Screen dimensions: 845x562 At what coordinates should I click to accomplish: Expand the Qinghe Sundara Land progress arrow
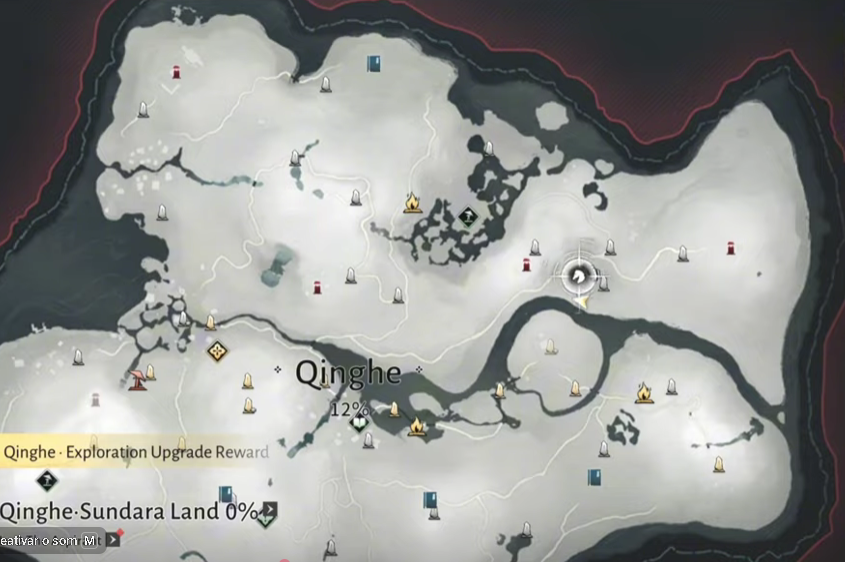[x=270, y=511]
